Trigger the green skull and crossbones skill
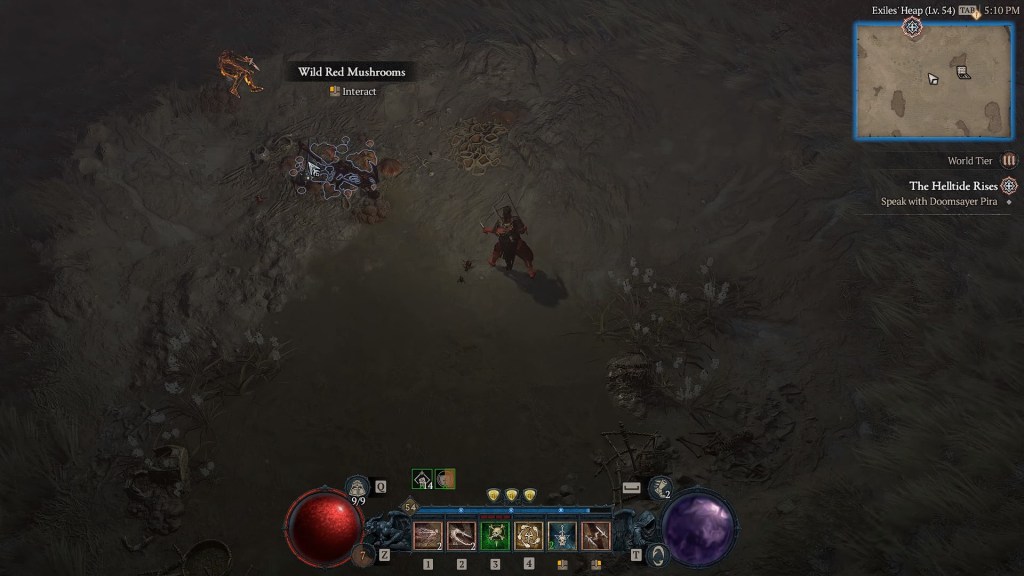This screenshot has height=576, width=1024. (495, 537)
